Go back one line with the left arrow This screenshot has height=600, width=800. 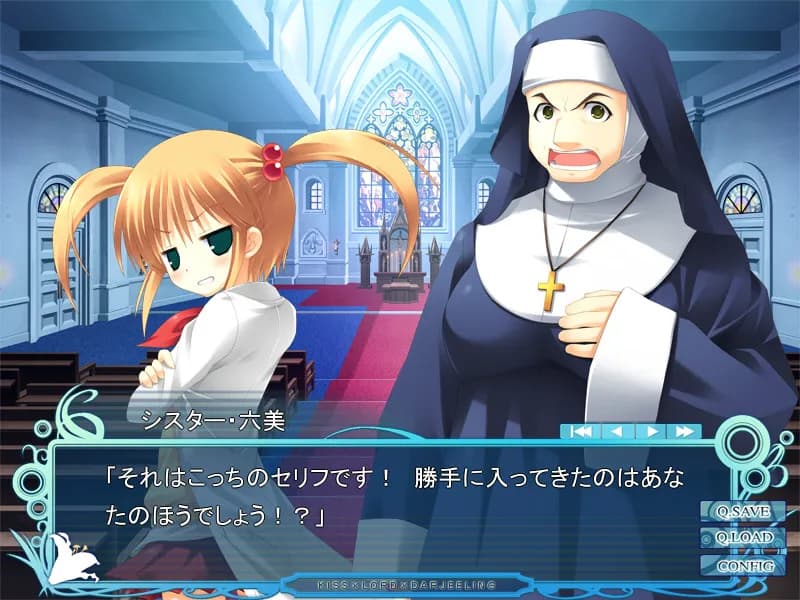[616, 431]
